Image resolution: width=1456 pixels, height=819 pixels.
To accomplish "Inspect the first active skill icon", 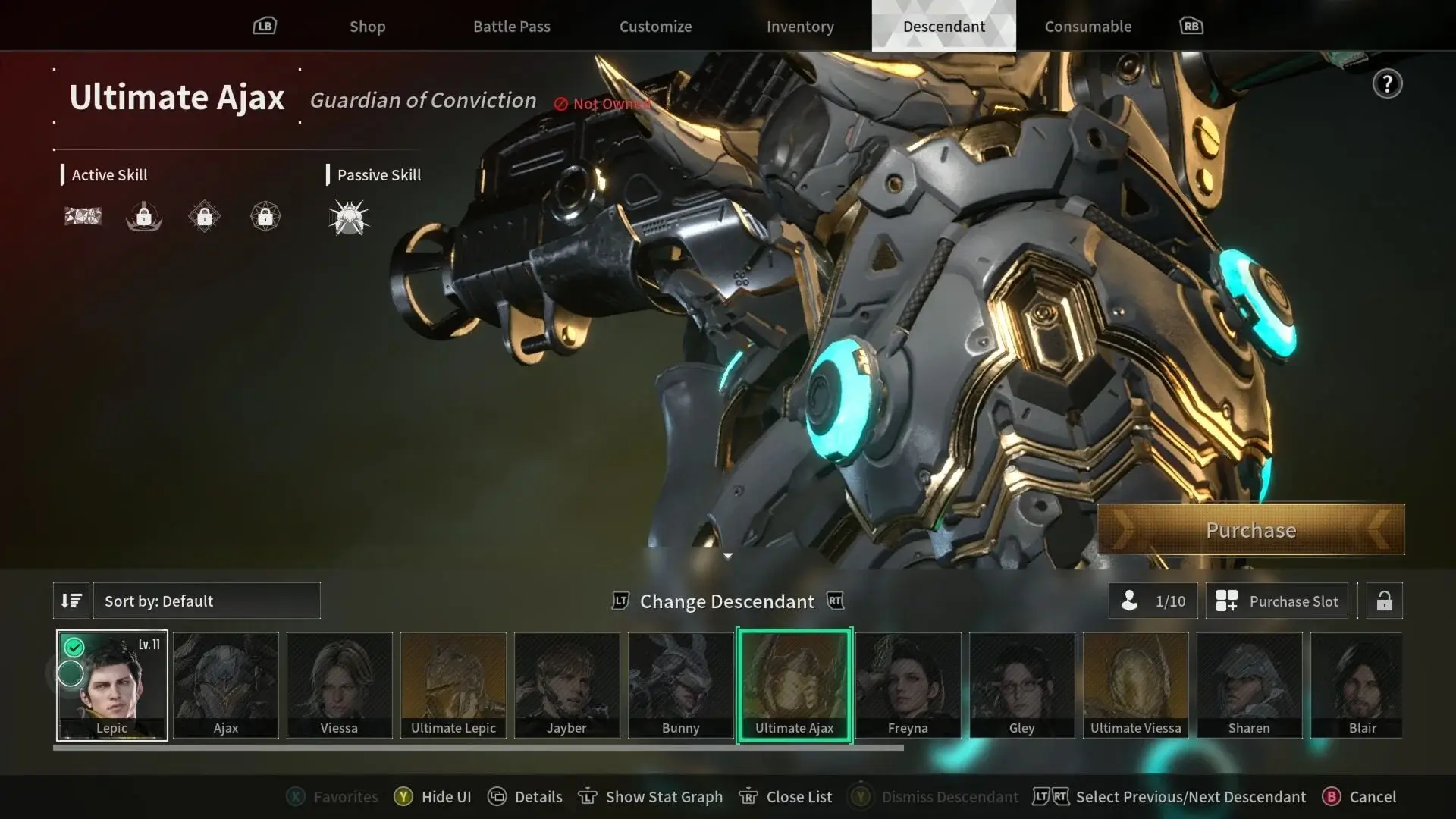I will [83, 218].
